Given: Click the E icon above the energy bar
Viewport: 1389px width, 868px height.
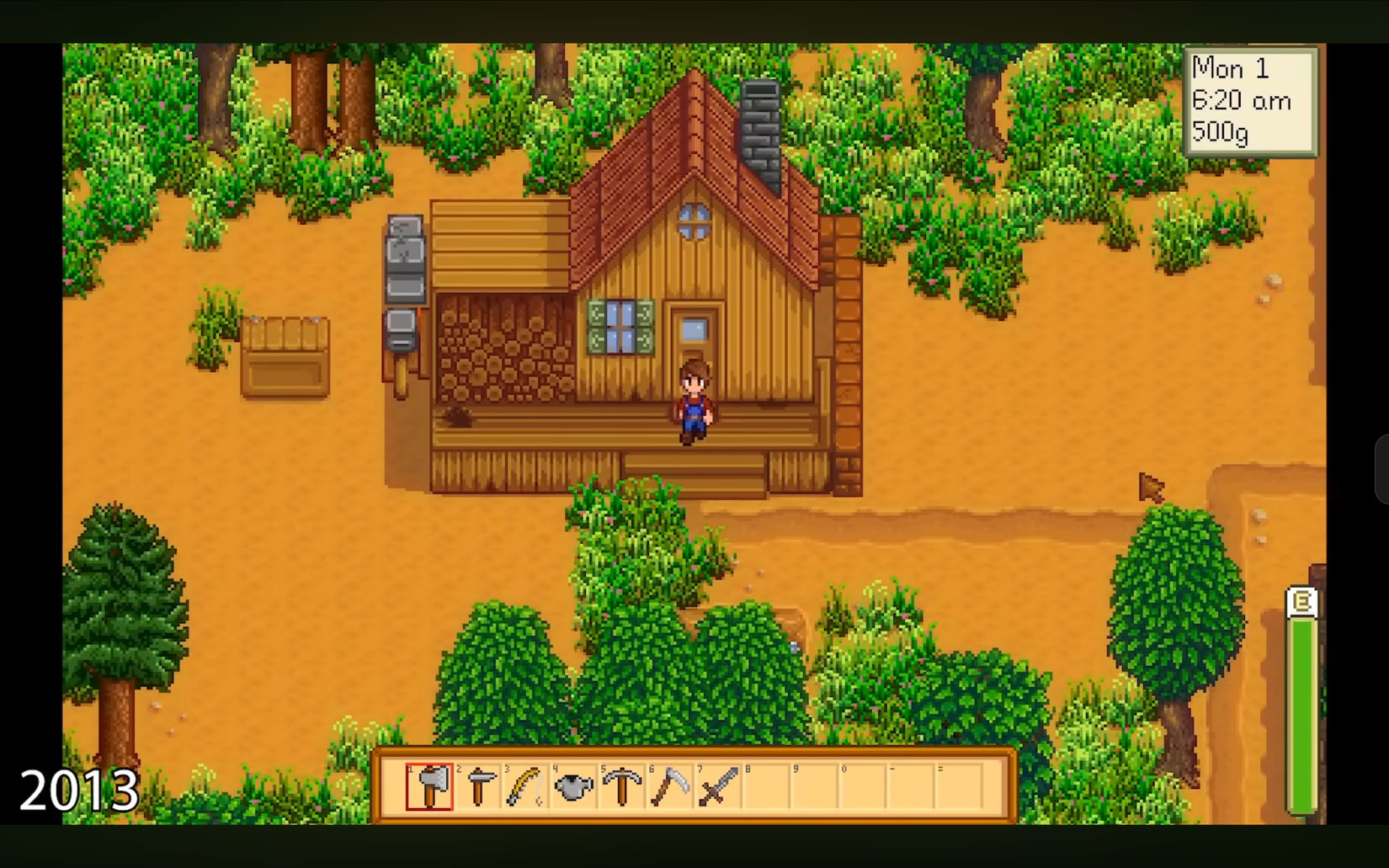Looking at the screenshot, I should [1301, 601].
